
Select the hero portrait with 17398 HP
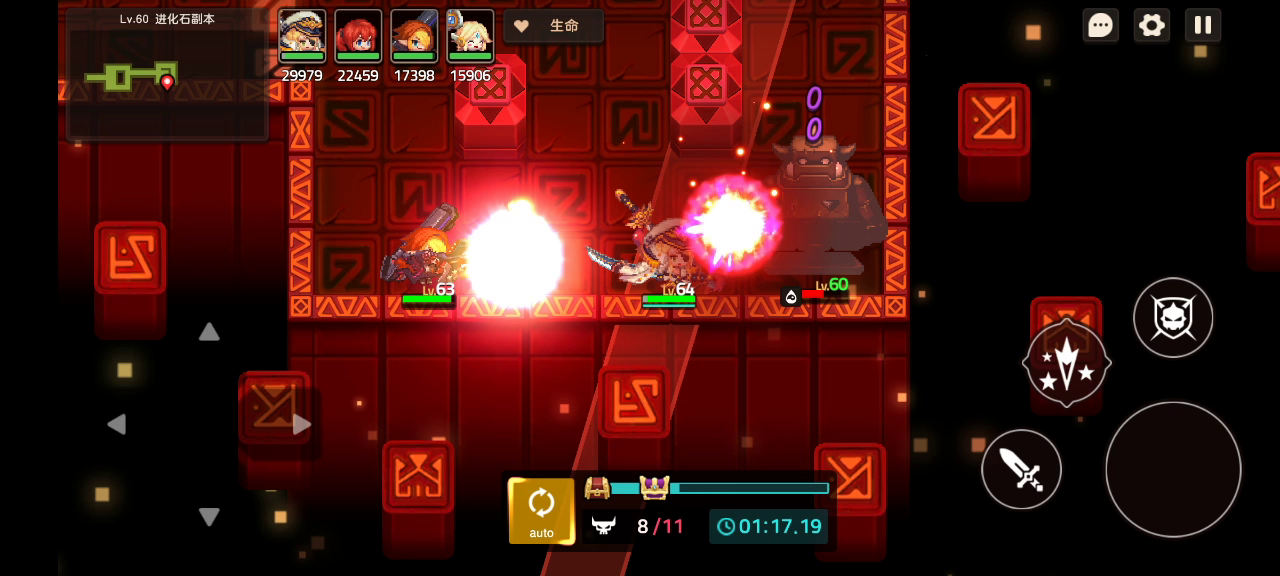(x=414, y=37)
